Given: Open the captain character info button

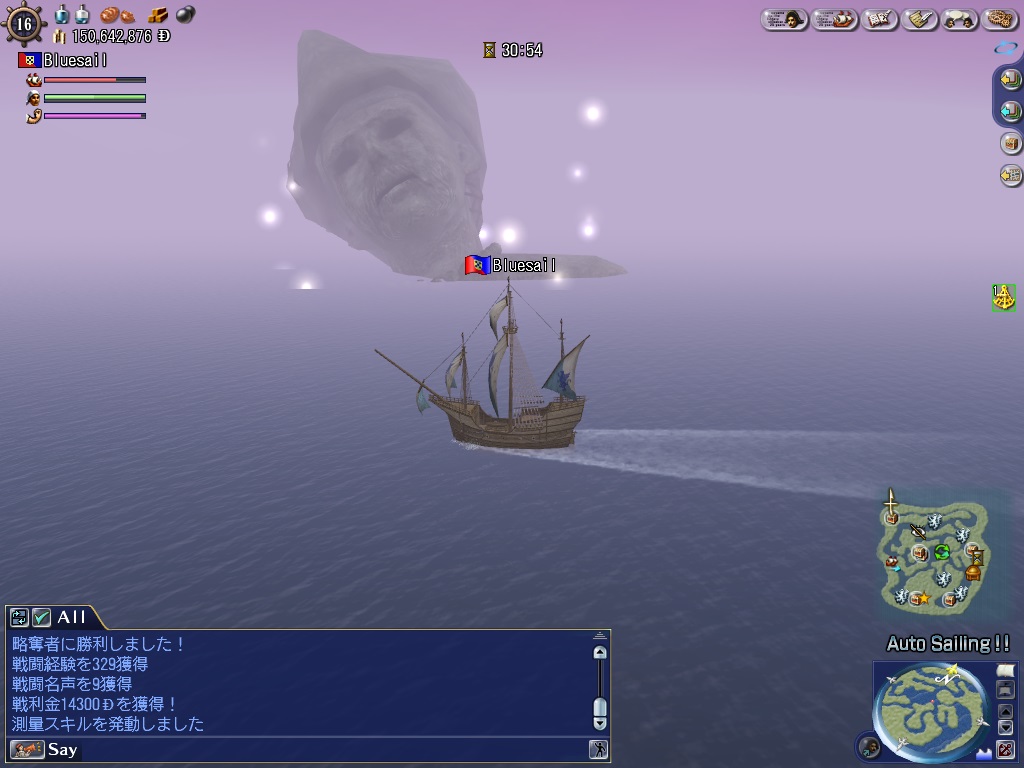Looking at the screenshot, I should point(785,19).
